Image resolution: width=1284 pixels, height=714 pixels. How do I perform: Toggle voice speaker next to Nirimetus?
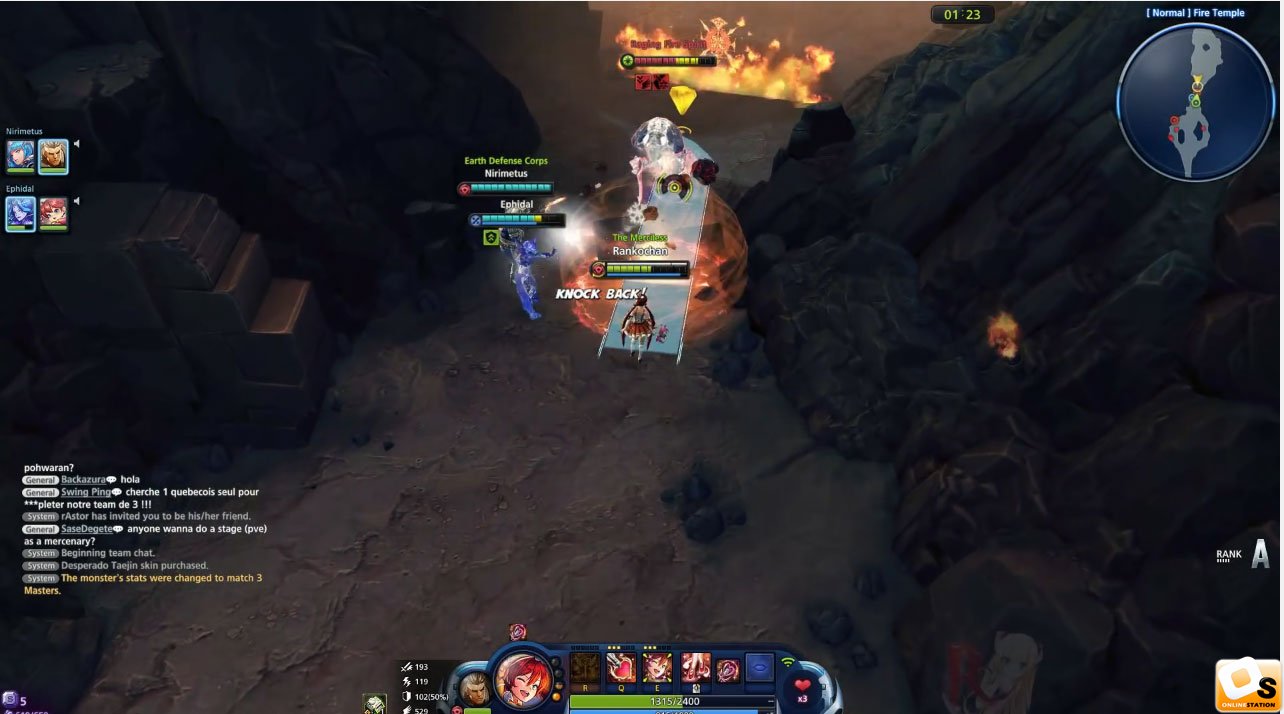(x=77, y=144)
